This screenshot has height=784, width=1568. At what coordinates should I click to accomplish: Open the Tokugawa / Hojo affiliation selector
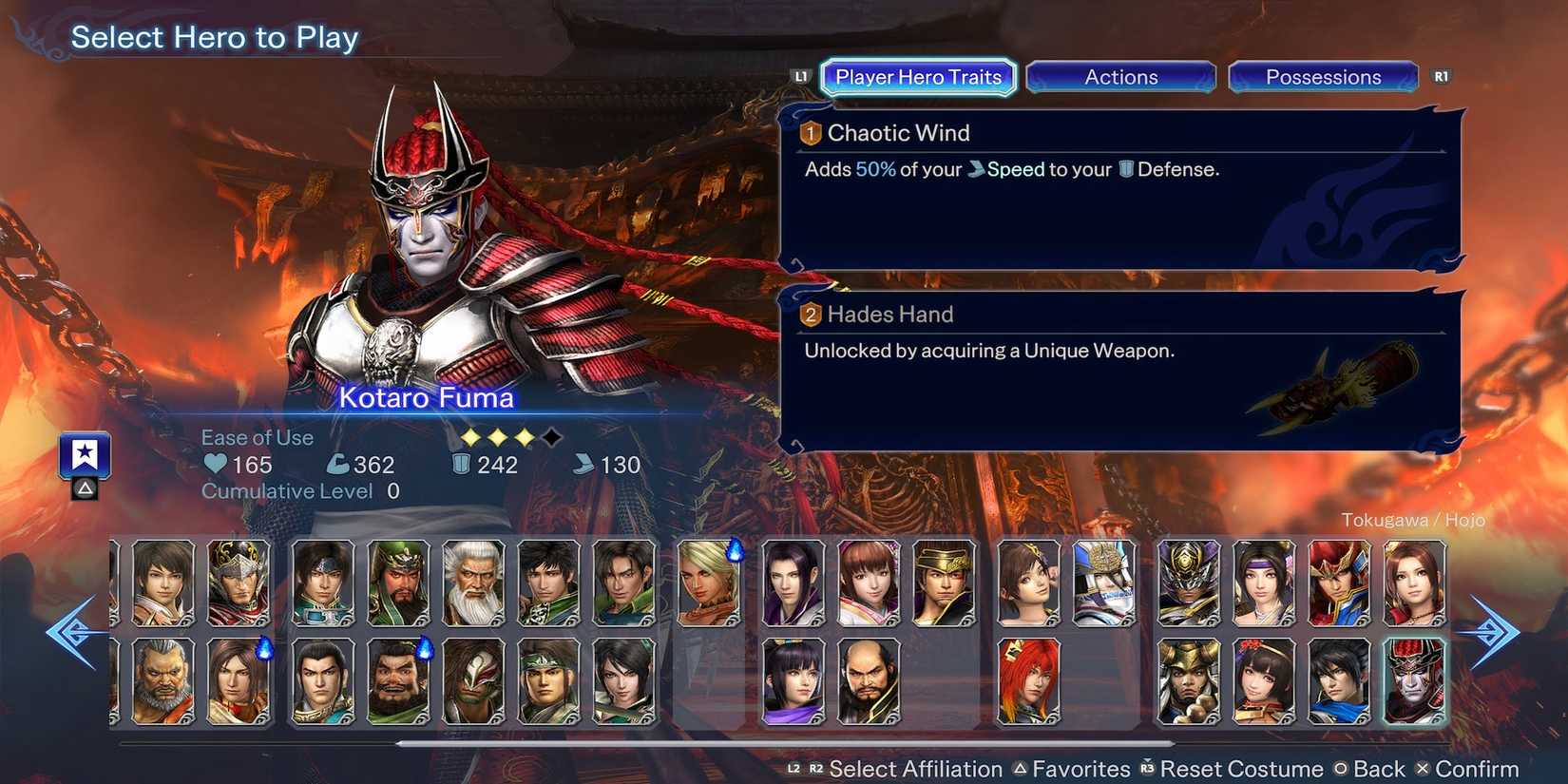(x=1415, y=520)
